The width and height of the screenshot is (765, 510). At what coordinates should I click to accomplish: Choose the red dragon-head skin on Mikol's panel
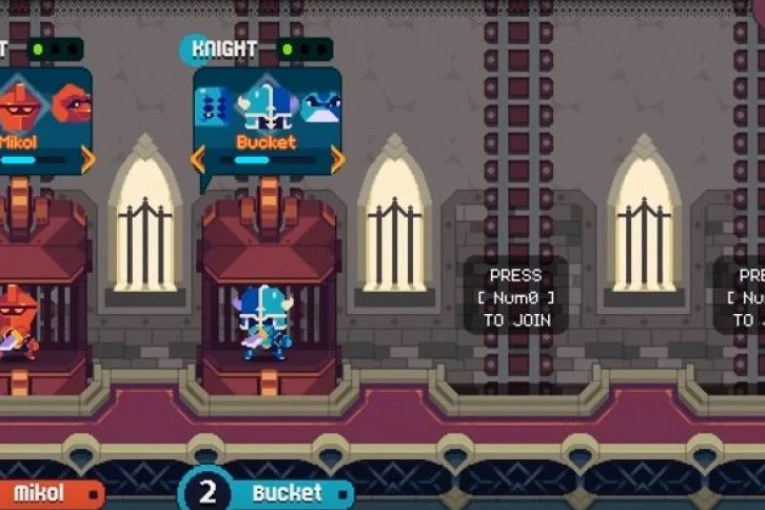click(x=71, y=104)
